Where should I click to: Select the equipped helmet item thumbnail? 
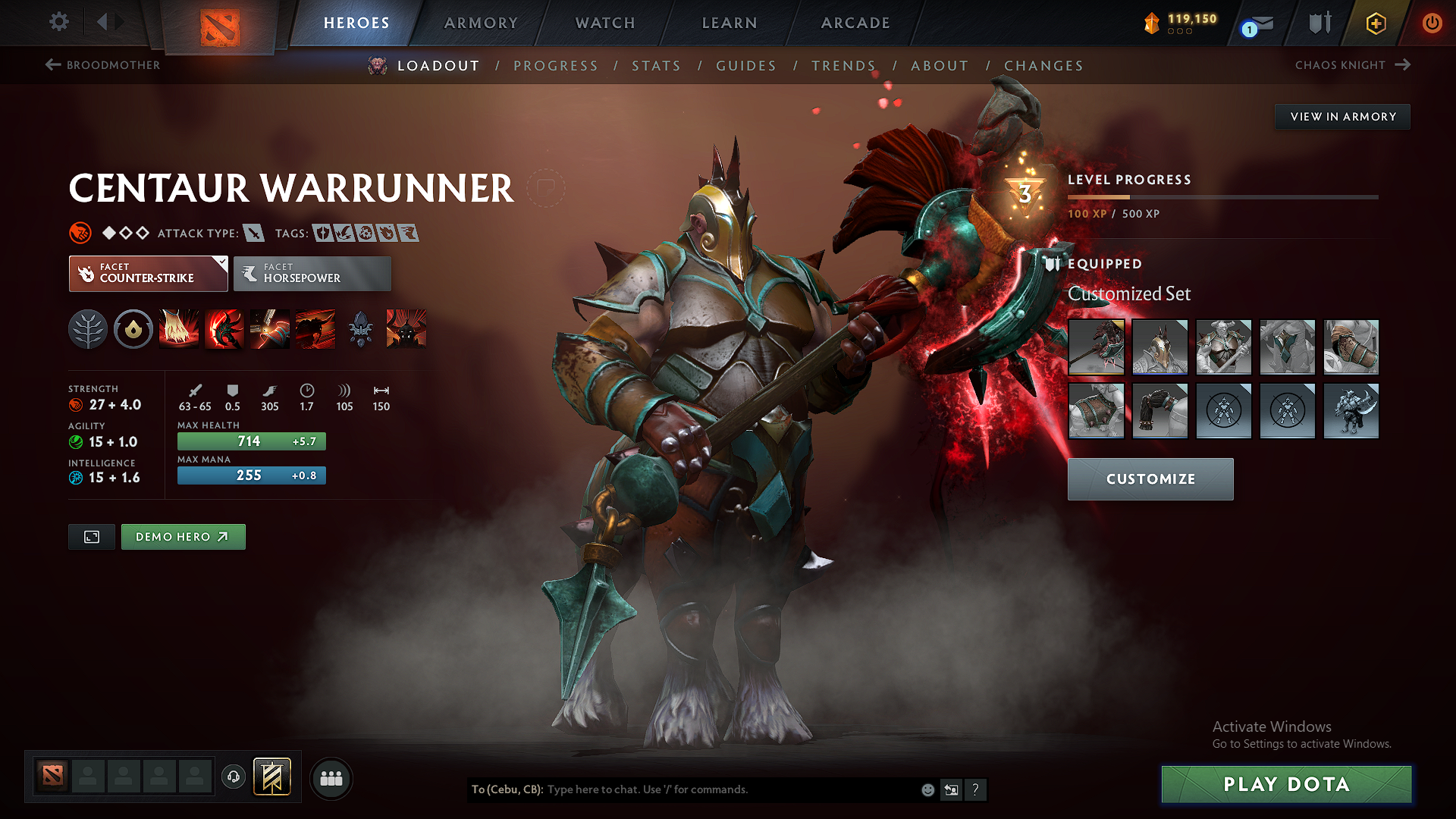point(1160,347)
